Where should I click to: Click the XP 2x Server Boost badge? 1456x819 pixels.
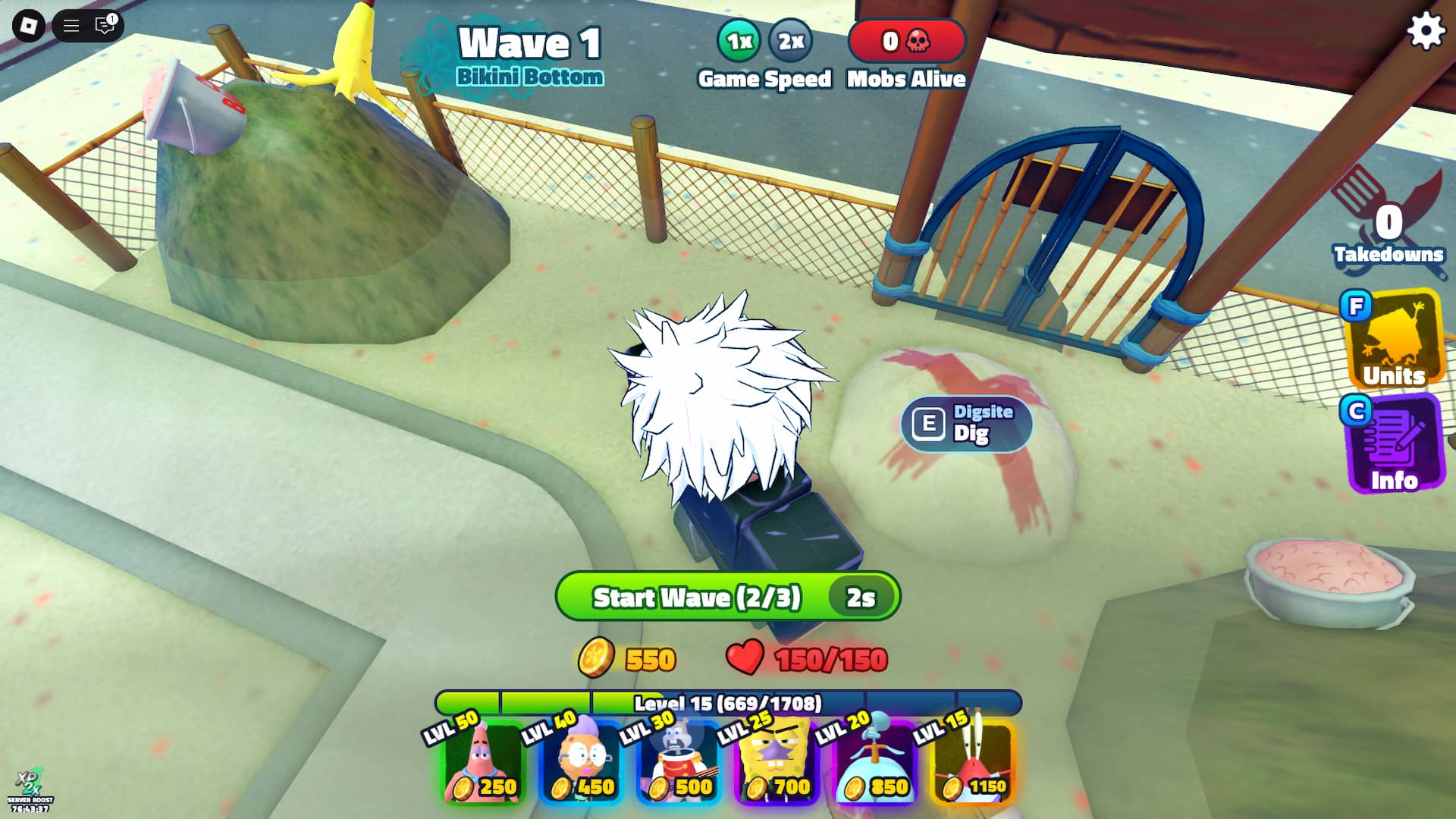tap(29, 789)
